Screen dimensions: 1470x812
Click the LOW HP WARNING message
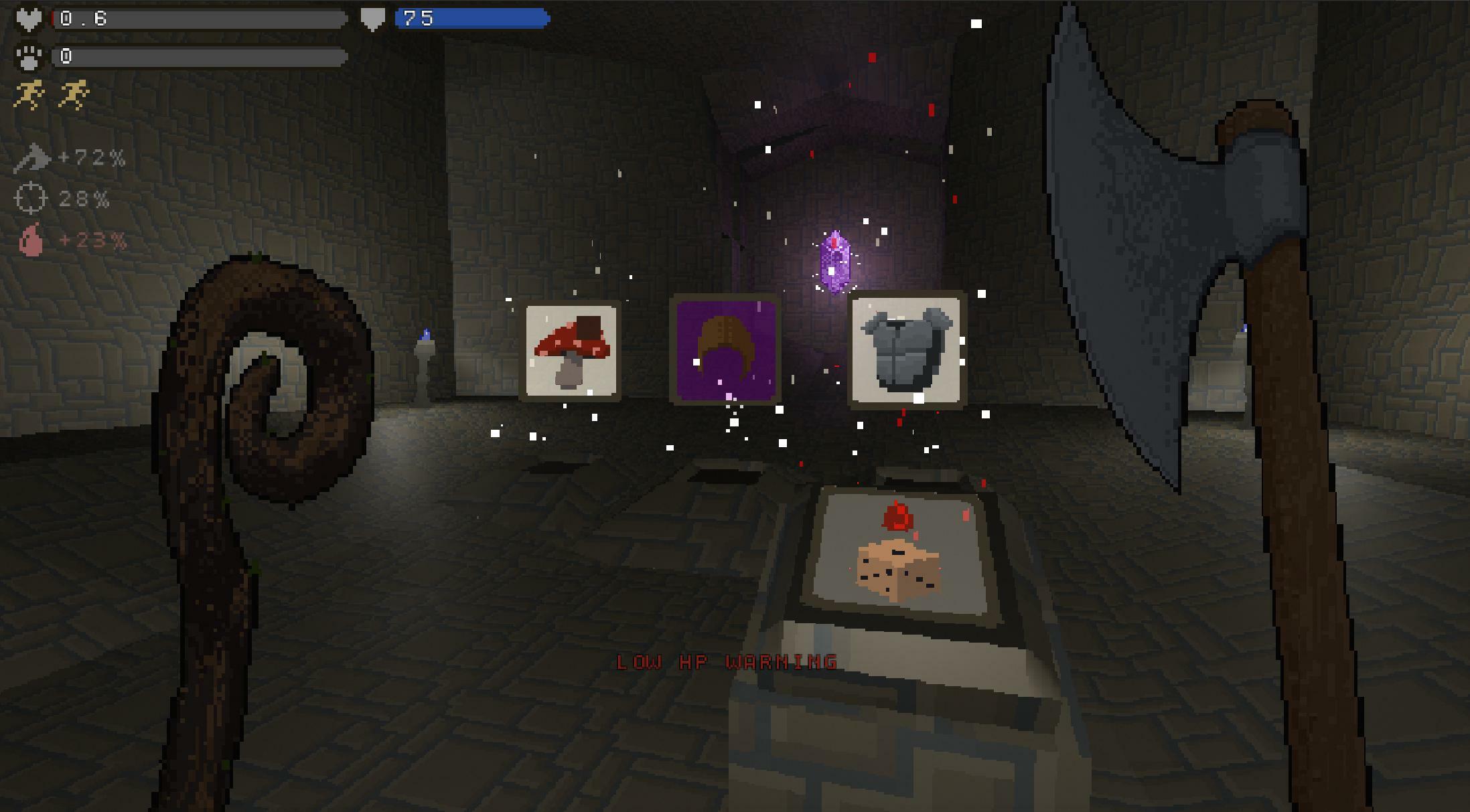coord(727,662)
